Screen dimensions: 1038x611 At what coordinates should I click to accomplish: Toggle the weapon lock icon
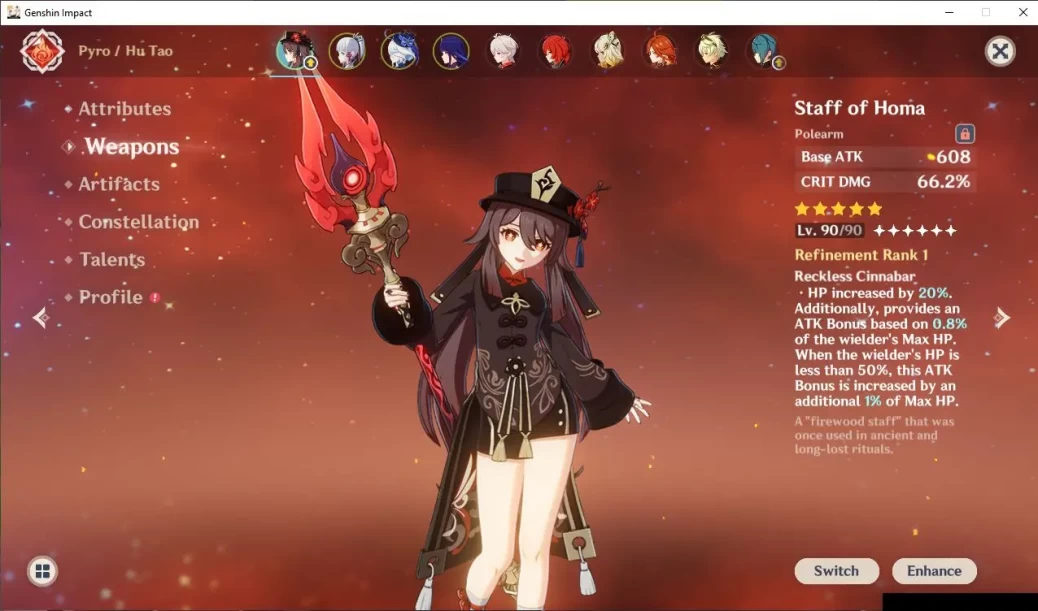pyautogui.click(x=964, y=133)
